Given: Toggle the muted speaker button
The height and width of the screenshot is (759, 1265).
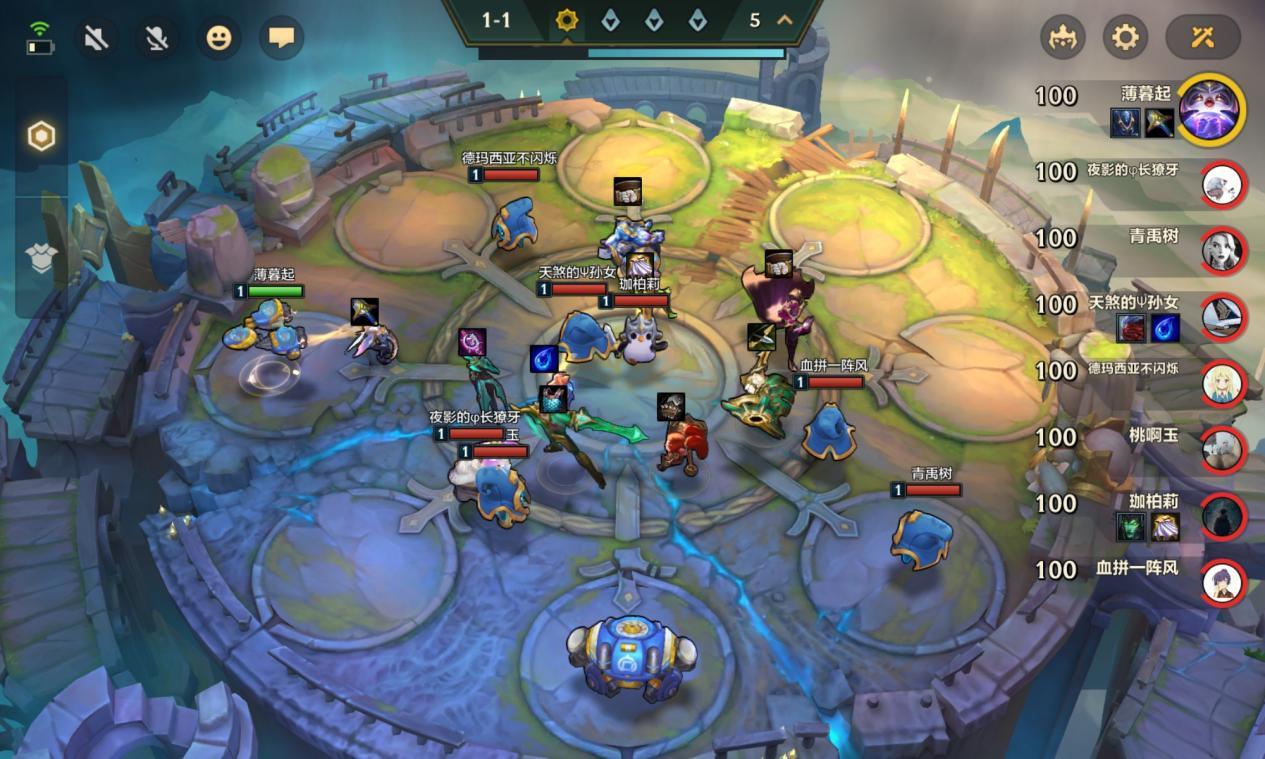Looking at the screenshot, I should pos(96,39).
